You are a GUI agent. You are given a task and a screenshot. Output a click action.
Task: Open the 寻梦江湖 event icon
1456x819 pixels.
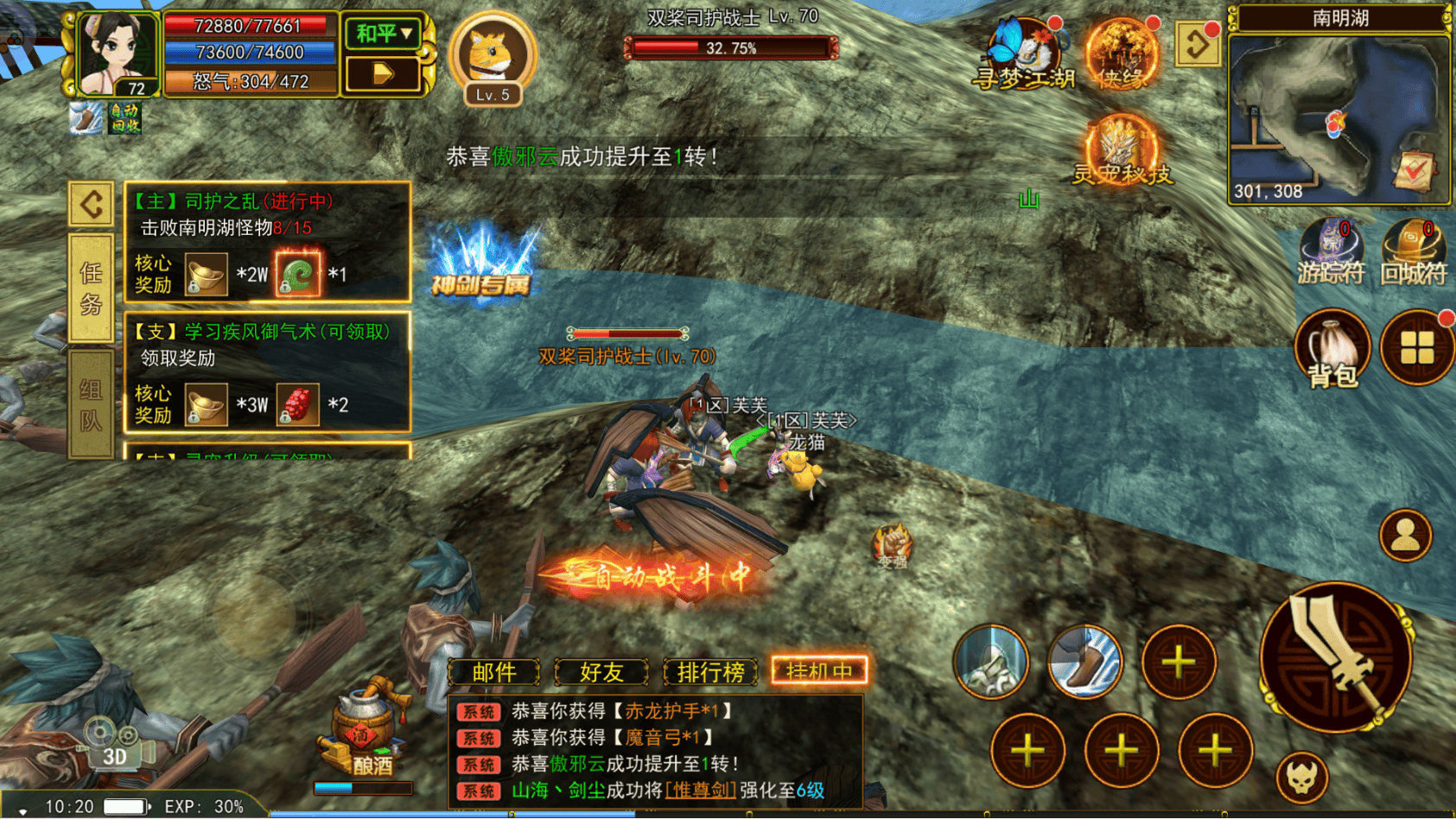tap(1025, 55)
